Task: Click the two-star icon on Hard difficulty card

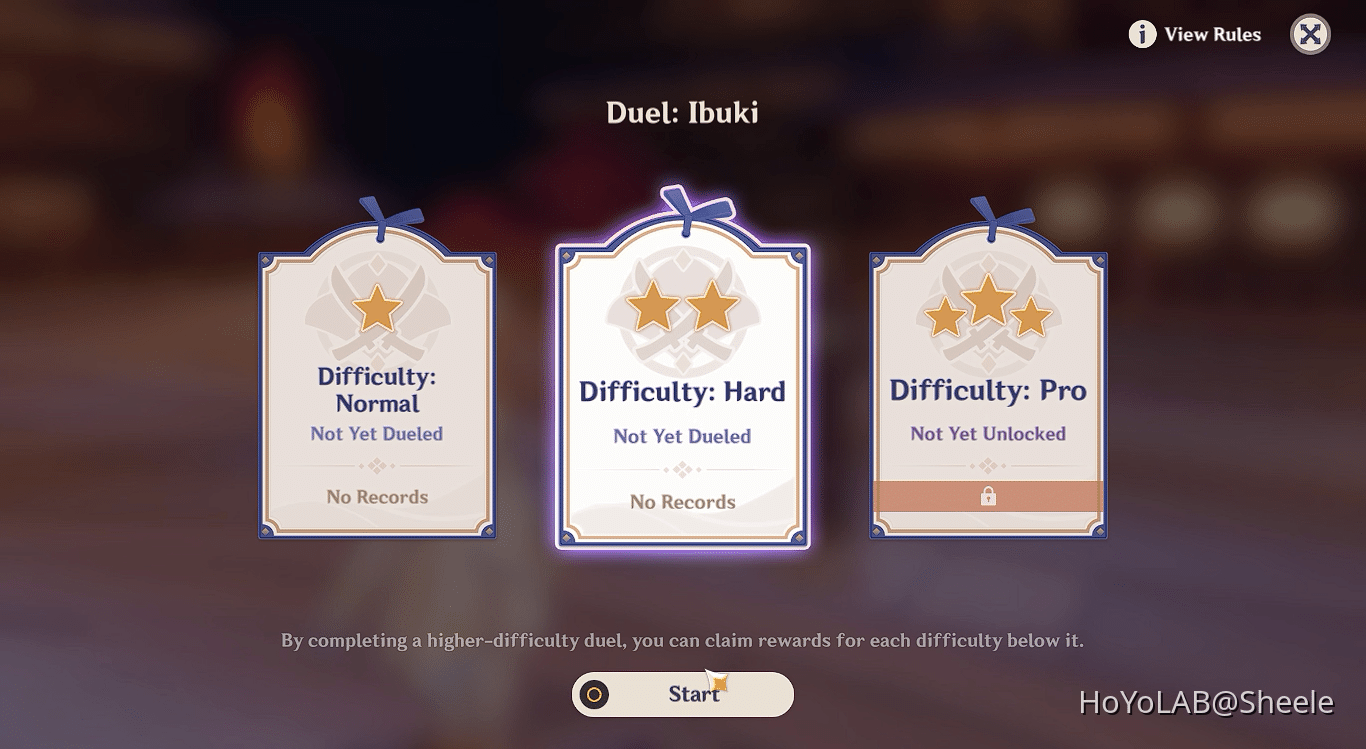Action: (x=681, y=306)
